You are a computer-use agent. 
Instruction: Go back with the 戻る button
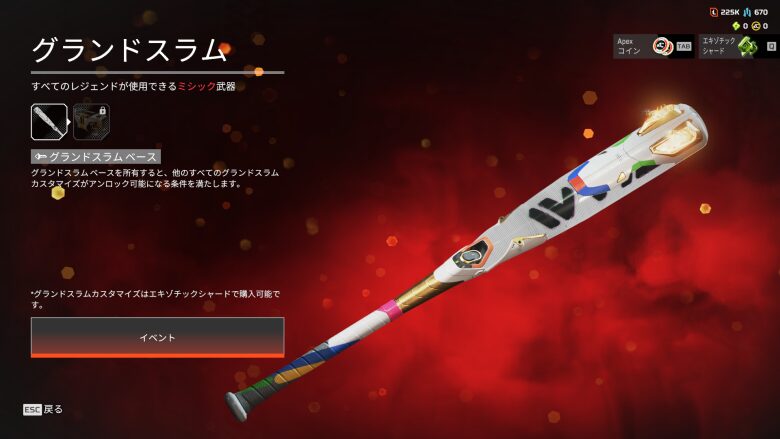tap(44, 409)
